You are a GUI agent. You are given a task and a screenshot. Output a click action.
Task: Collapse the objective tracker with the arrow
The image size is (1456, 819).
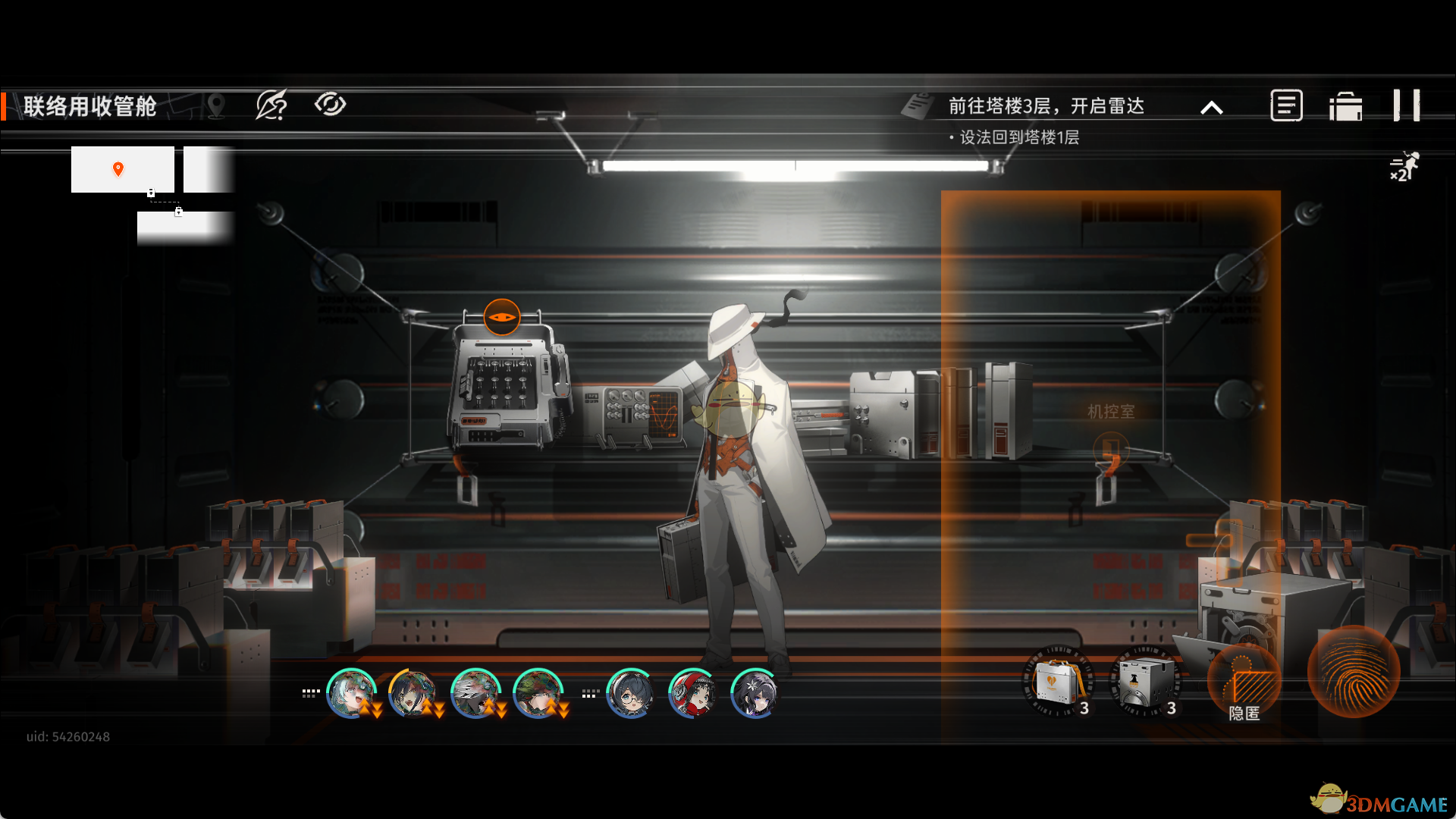click(1212, 108)
